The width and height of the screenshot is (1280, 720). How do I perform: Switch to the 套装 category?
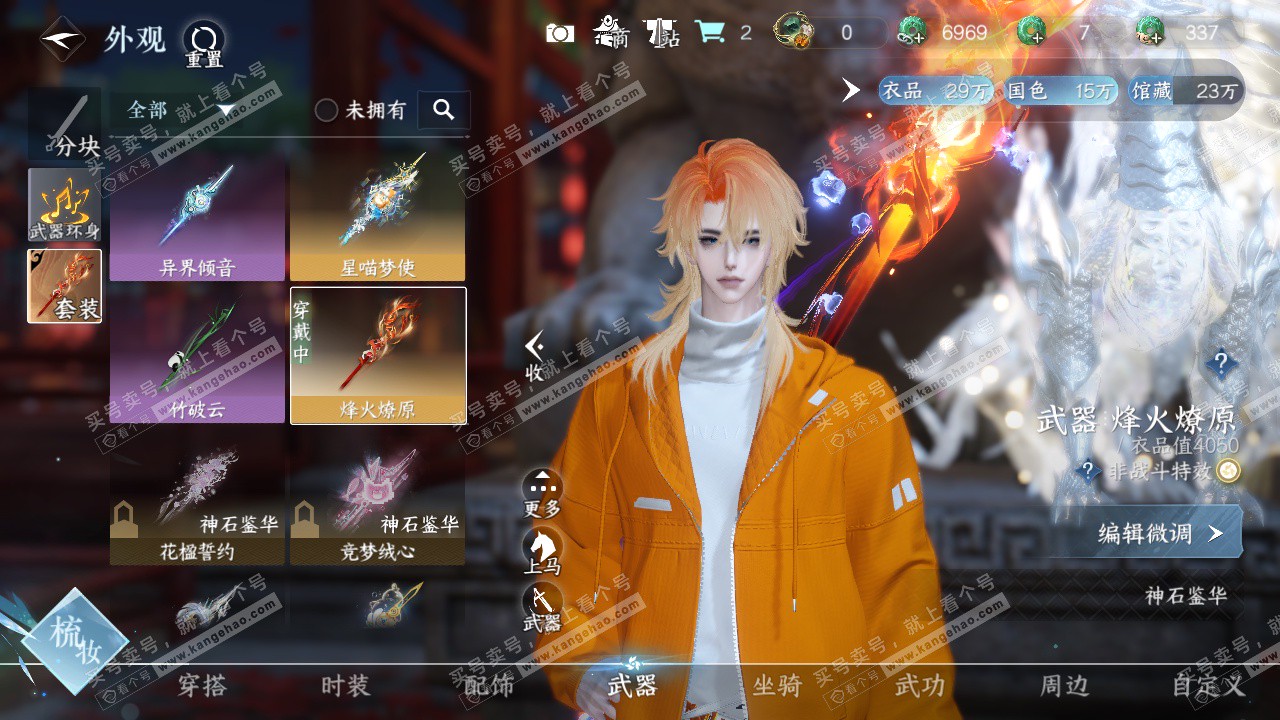coord(65,286)
